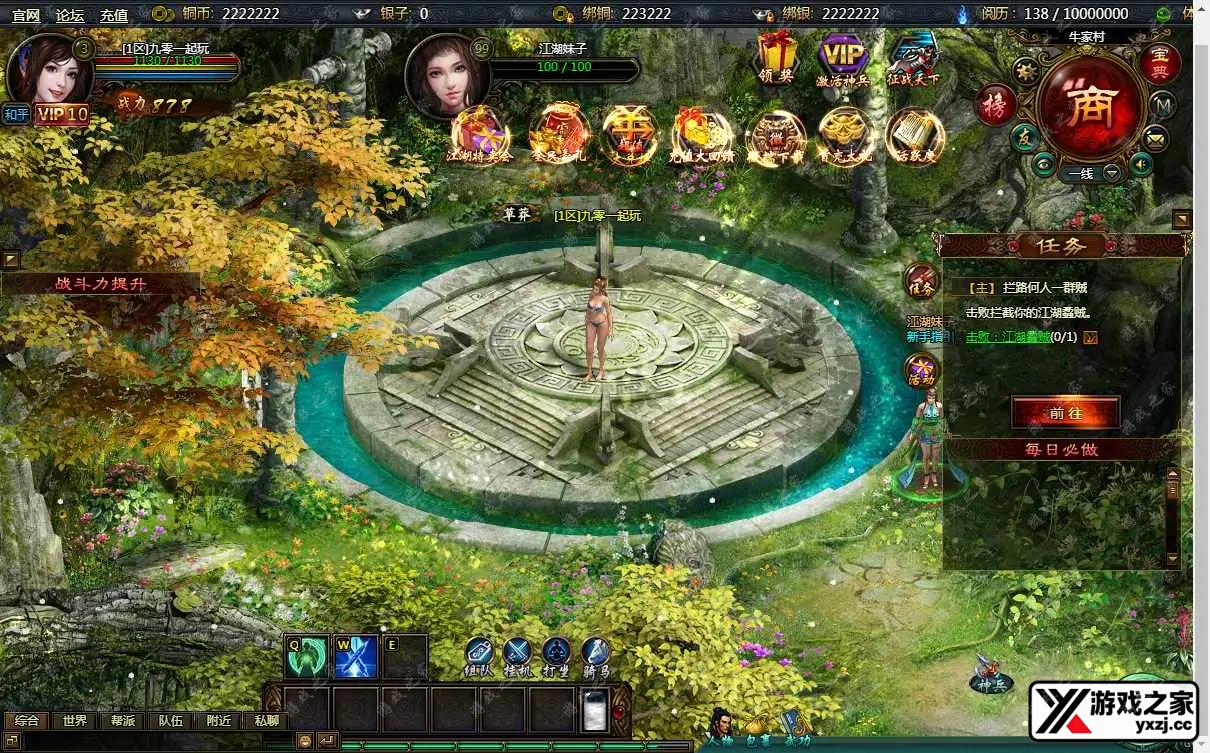1210x753 pixels.
Task: Mount up with the 骑马 icon
Action: pos(596,655)
